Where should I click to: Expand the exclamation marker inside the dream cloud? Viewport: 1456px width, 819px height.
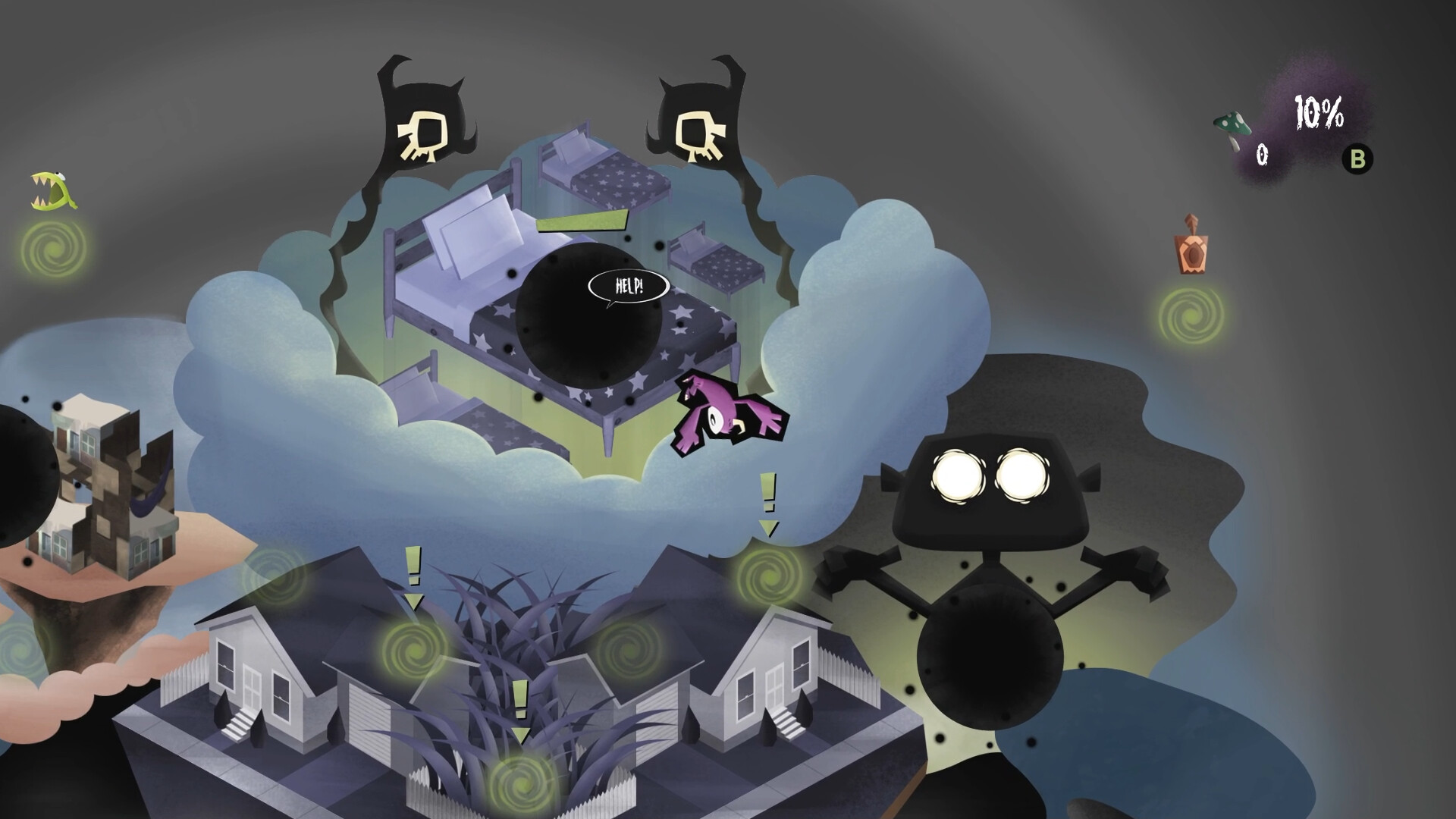click(767, 500)
